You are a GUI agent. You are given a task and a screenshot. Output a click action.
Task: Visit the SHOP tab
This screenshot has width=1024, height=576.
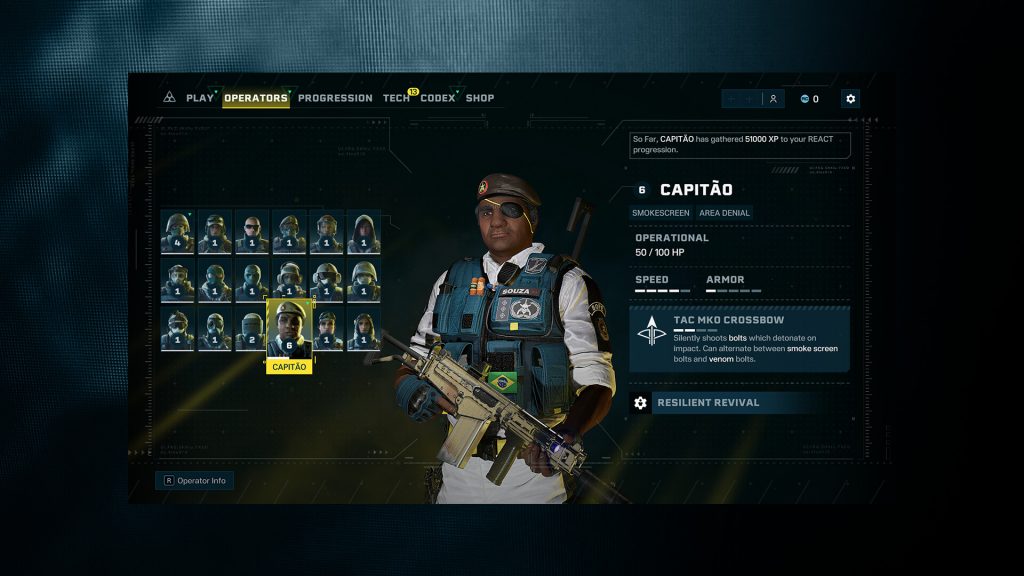480,98
